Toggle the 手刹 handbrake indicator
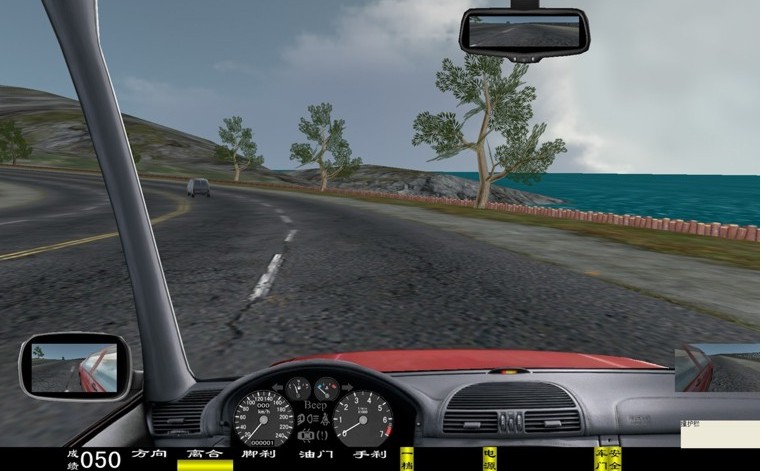 [x=370, y=455]
